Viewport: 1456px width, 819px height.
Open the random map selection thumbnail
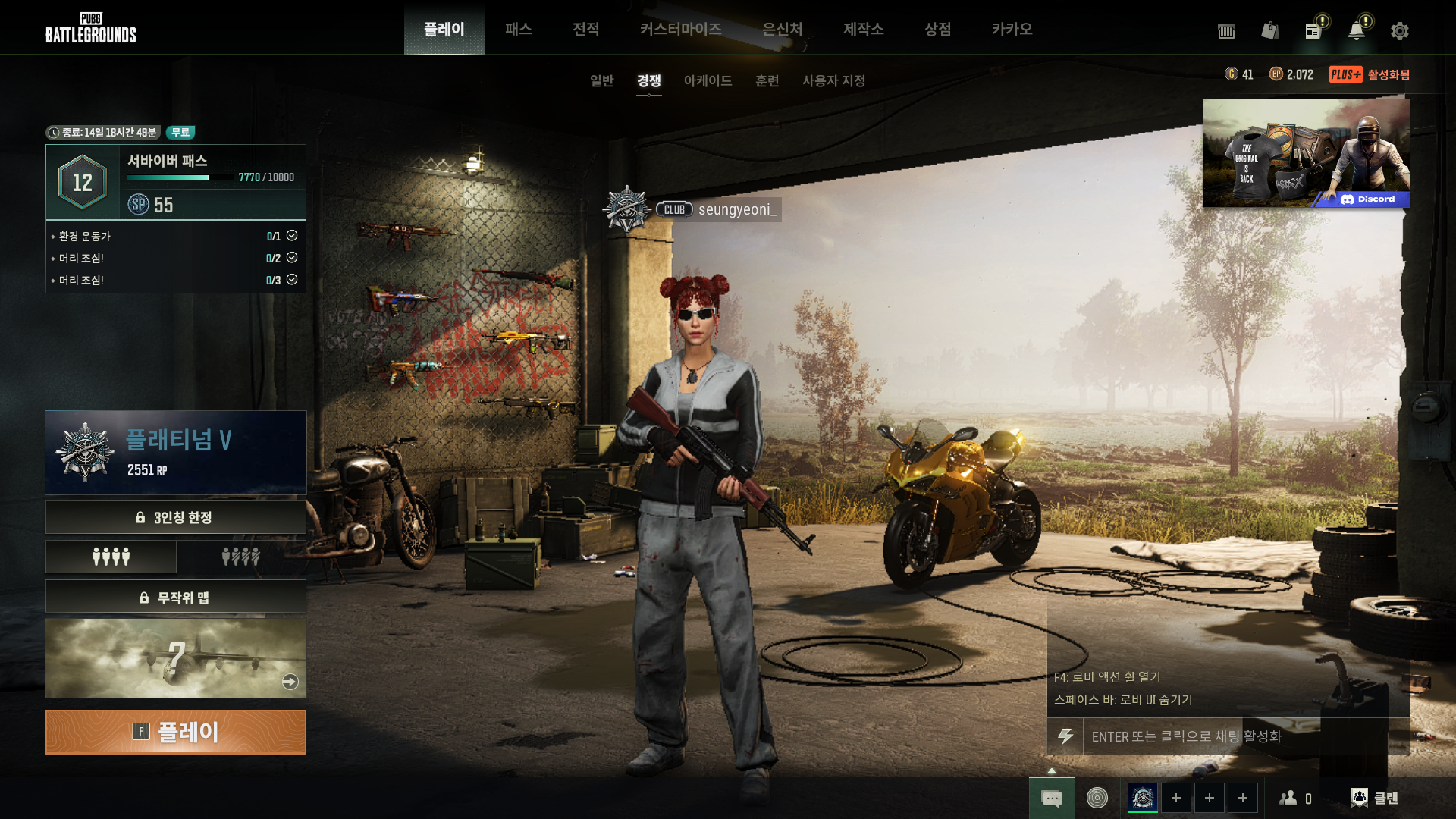click(x=176, y=658)
